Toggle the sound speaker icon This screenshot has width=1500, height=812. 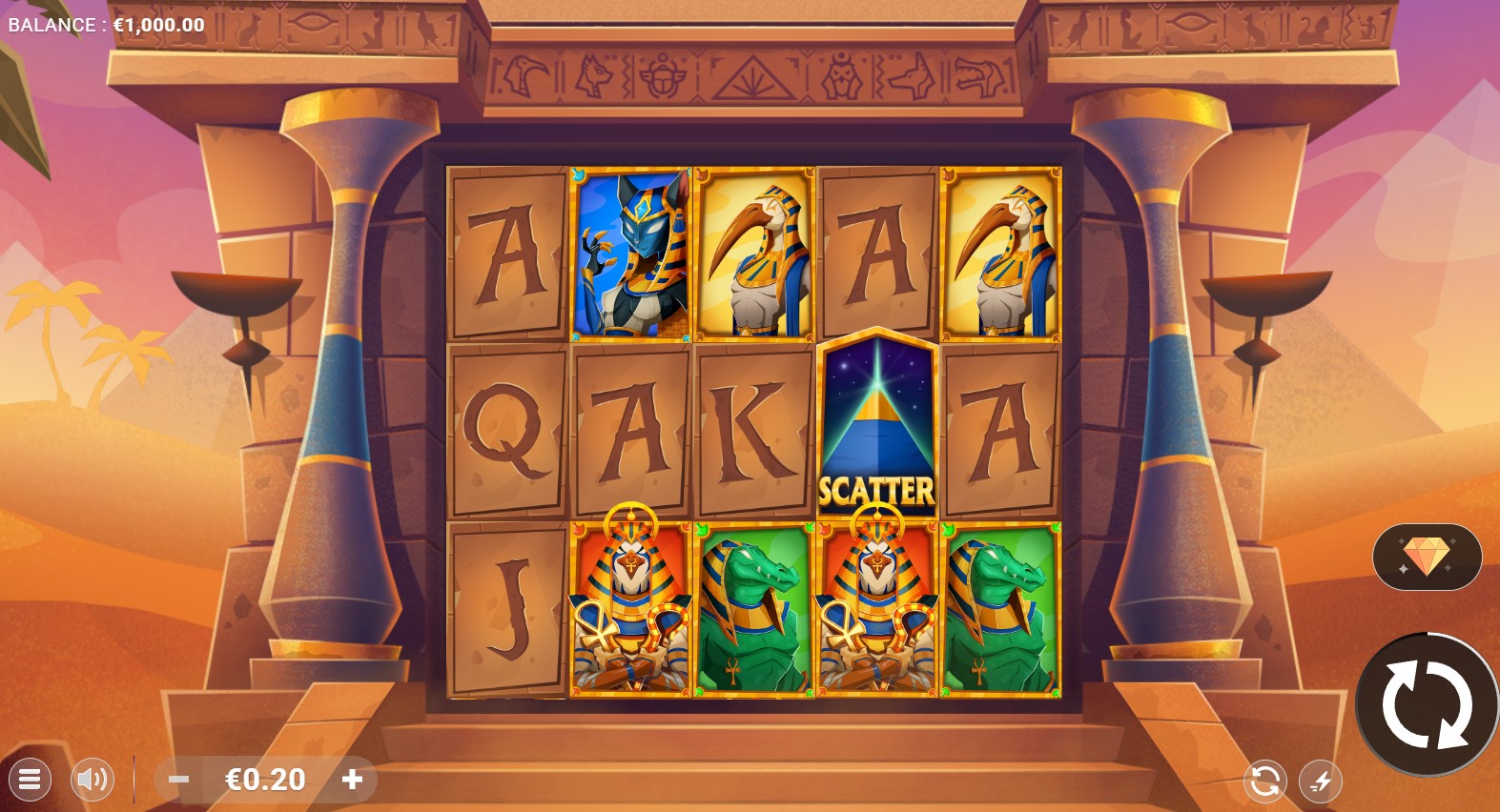click(x=92, y=780)
